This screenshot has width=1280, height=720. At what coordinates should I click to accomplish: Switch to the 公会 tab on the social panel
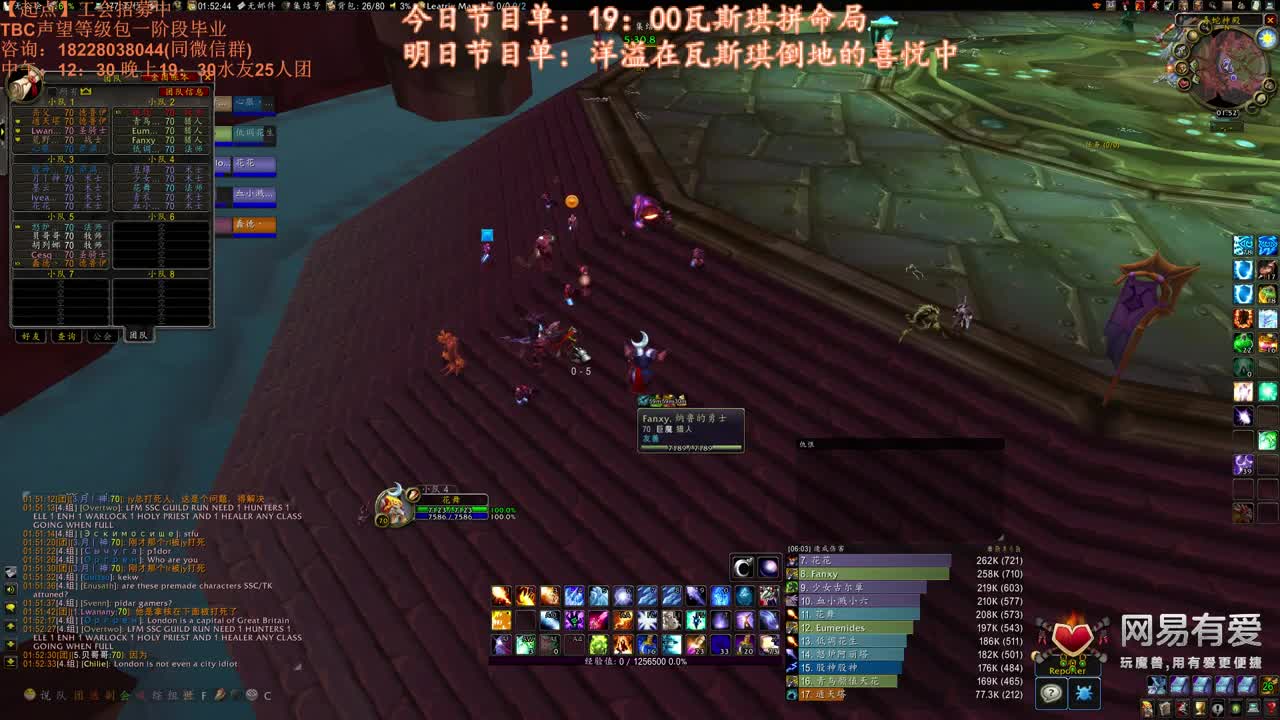click(100, 336)
